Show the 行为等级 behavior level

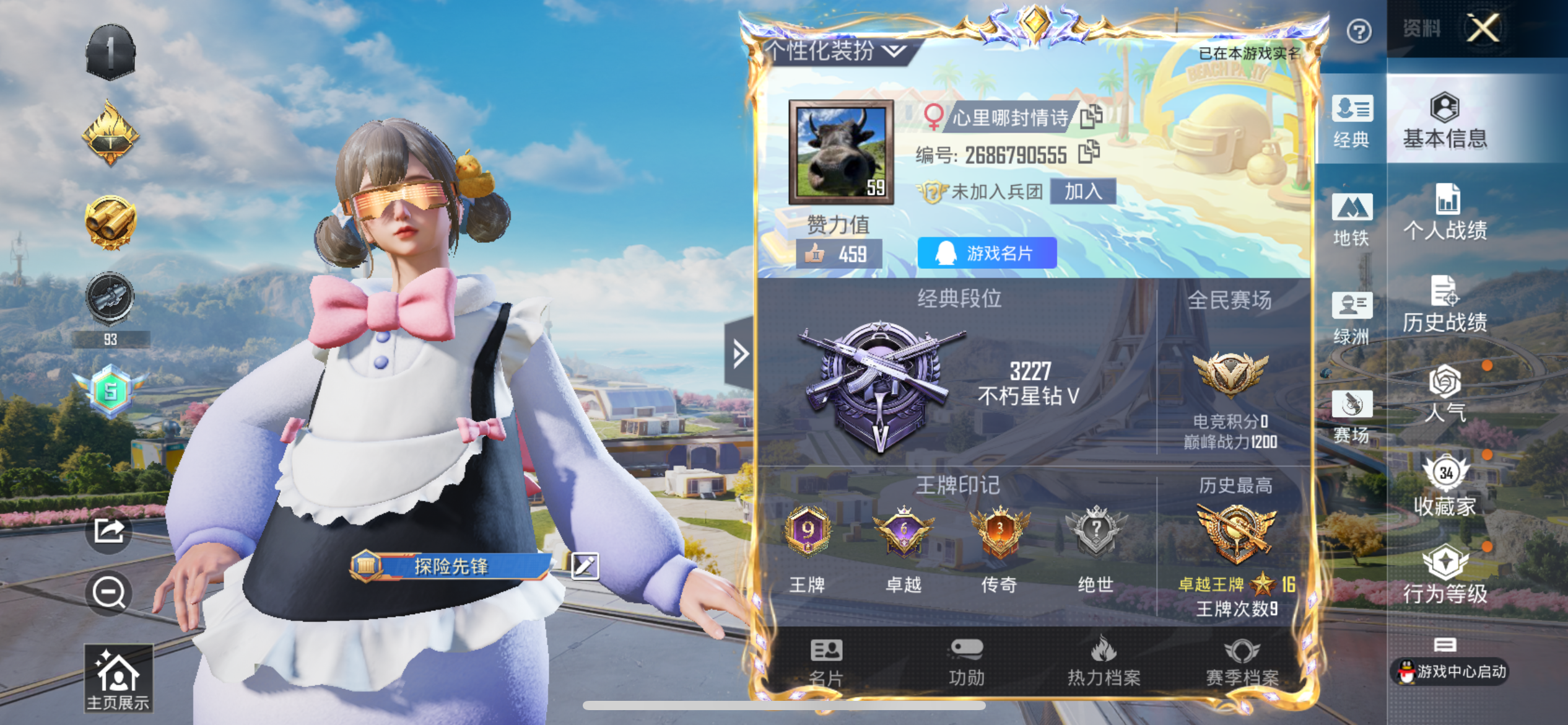tap(1445, 574)
